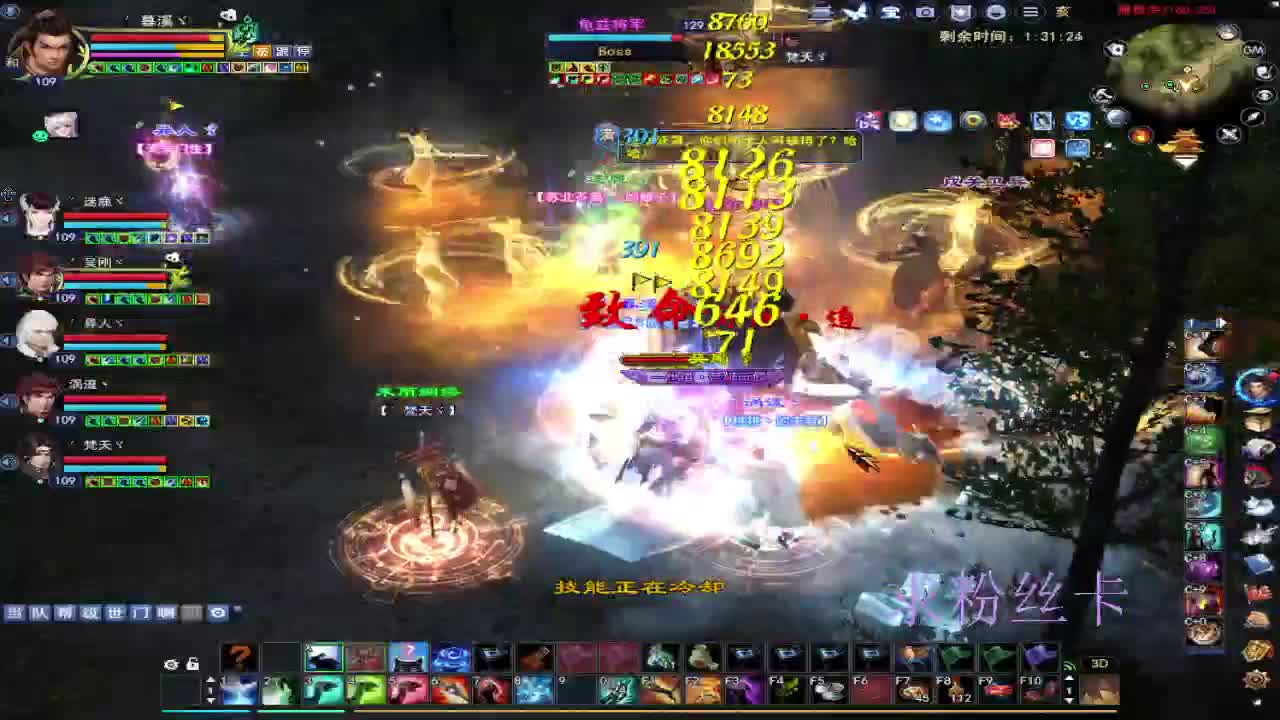Open the achievement medal icon on top bar
Screen dimensions: 1280x720
(x=960, y=12)
